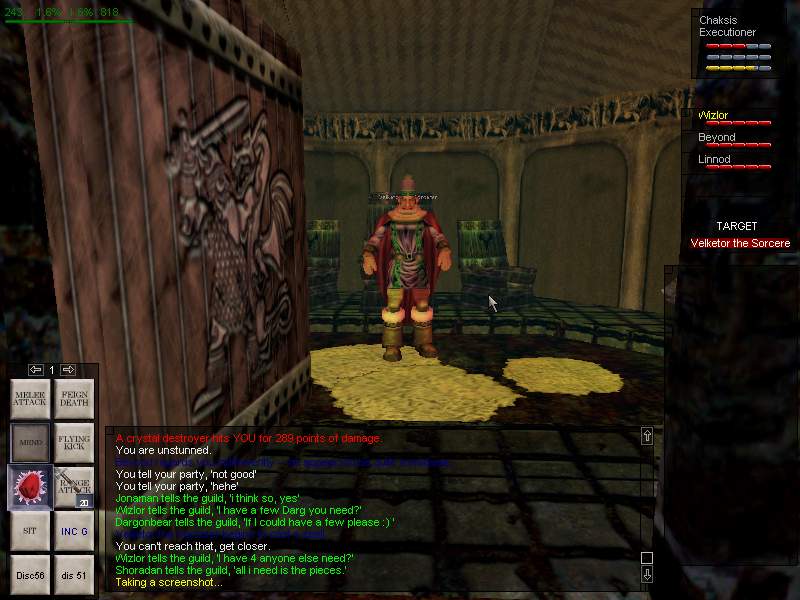Click the small square chat box button
The width and height of the screenshot is (800, 600).
(647, 558)
